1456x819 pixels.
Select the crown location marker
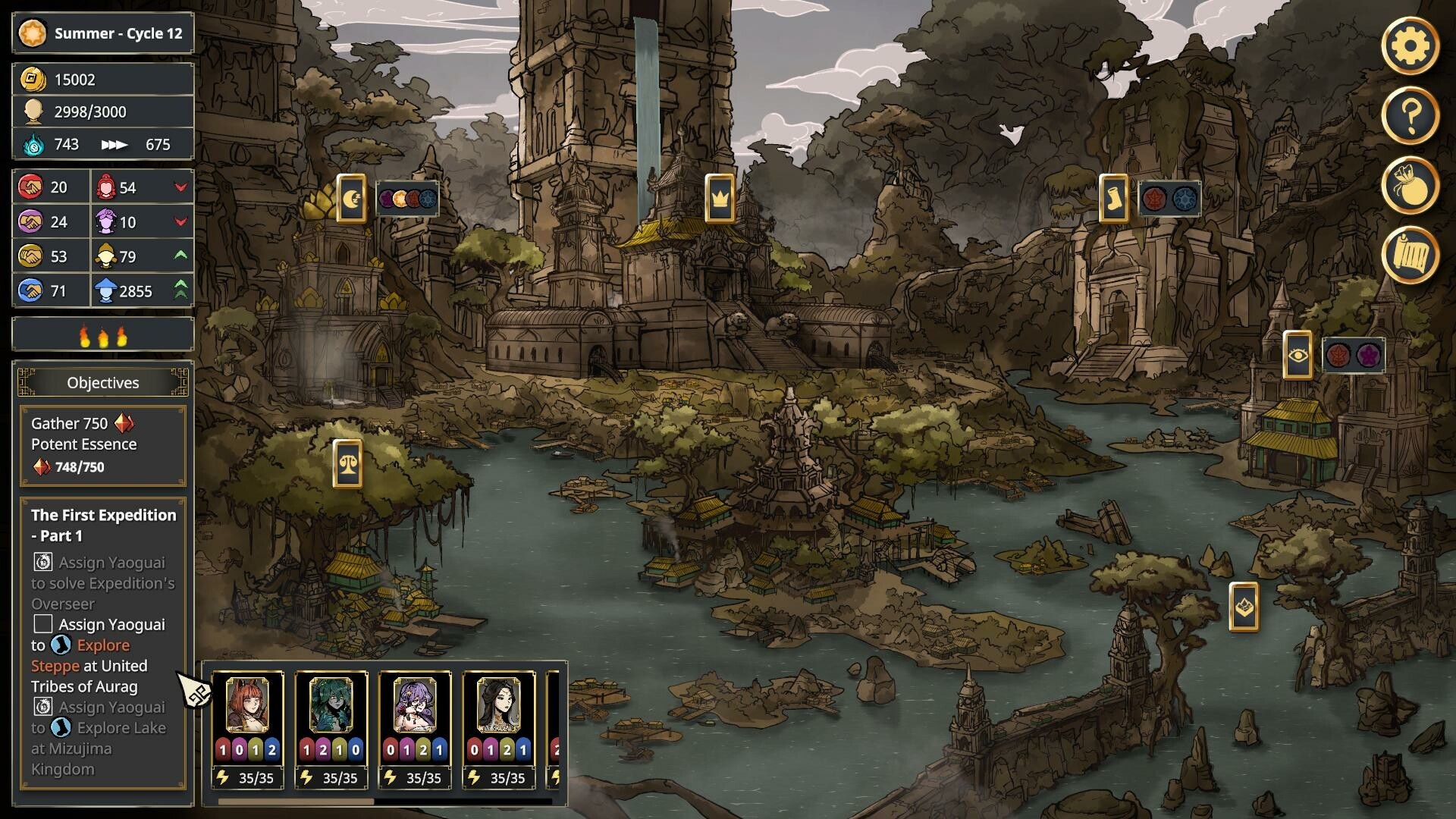[719, 199]
